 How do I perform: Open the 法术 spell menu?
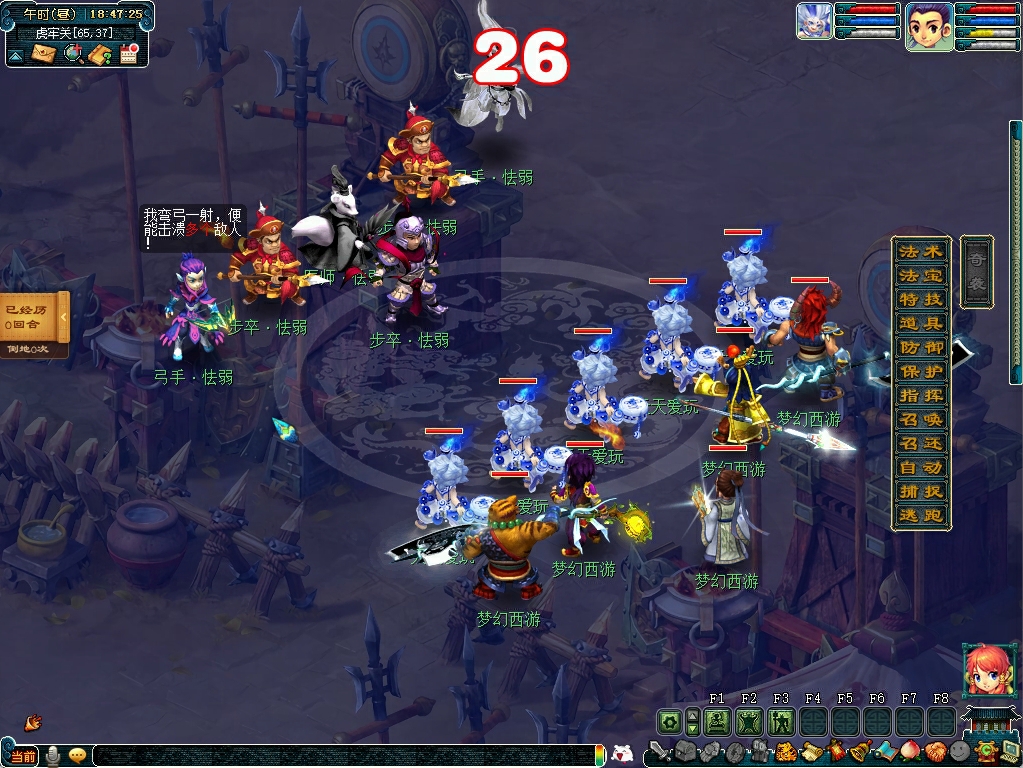tap(921, 251)
